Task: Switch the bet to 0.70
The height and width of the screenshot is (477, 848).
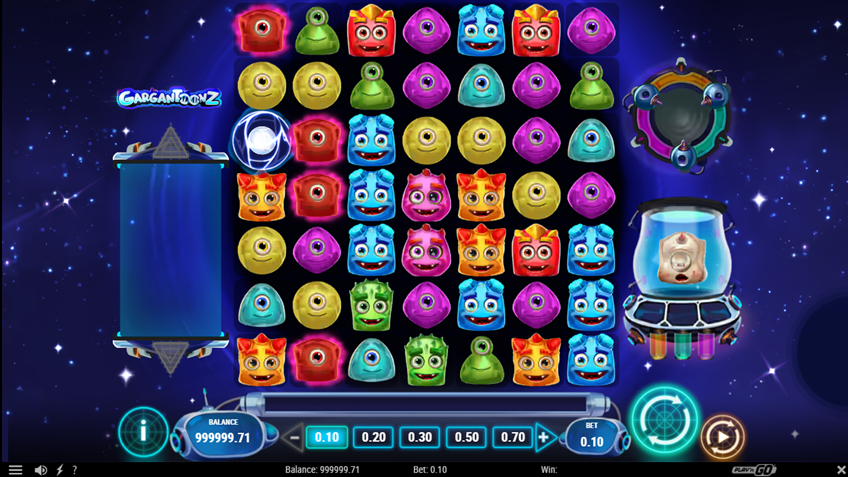Action: click(513, 437)
